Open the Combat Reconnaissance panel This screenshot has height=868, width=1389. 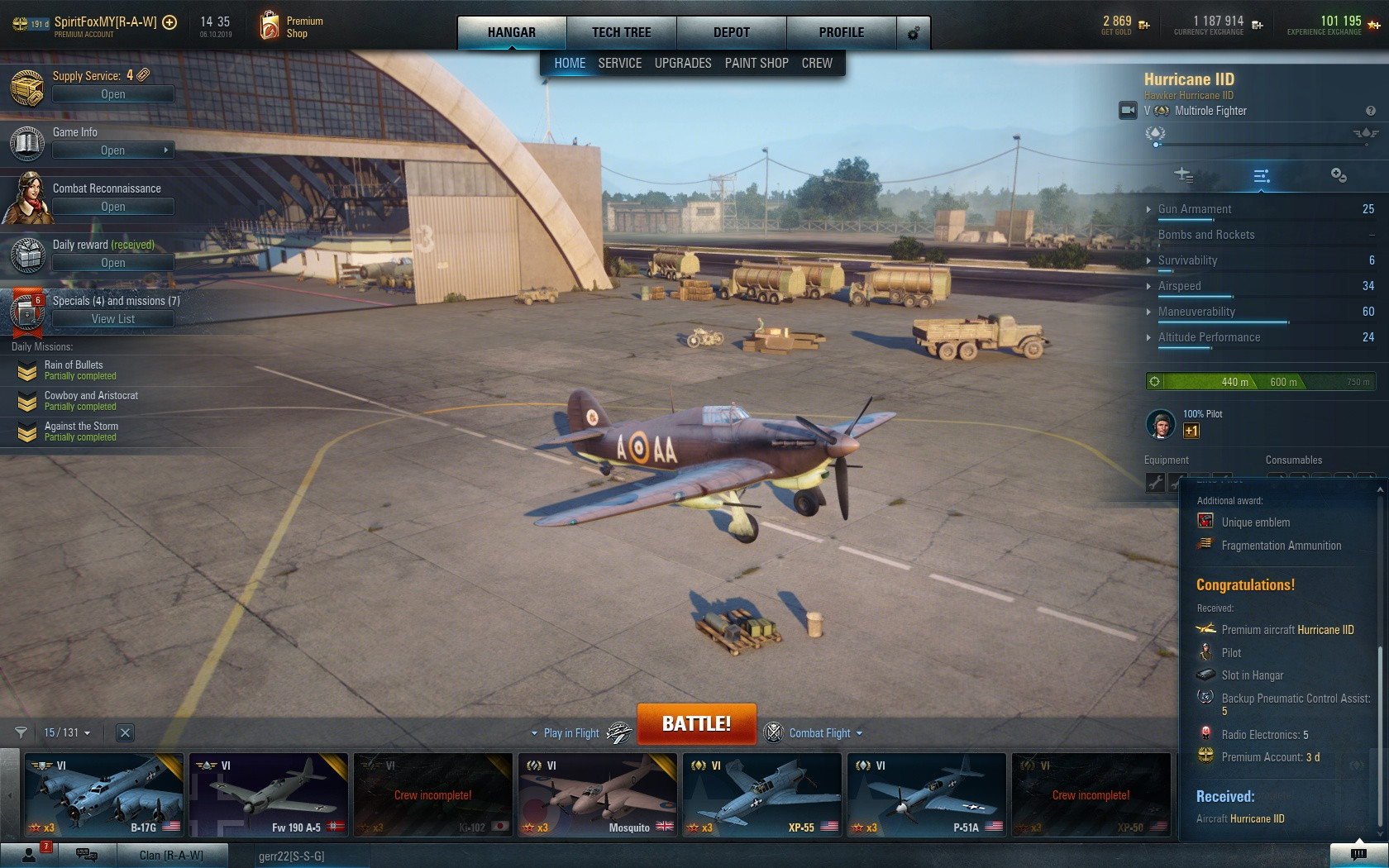(x=112, y=207)
